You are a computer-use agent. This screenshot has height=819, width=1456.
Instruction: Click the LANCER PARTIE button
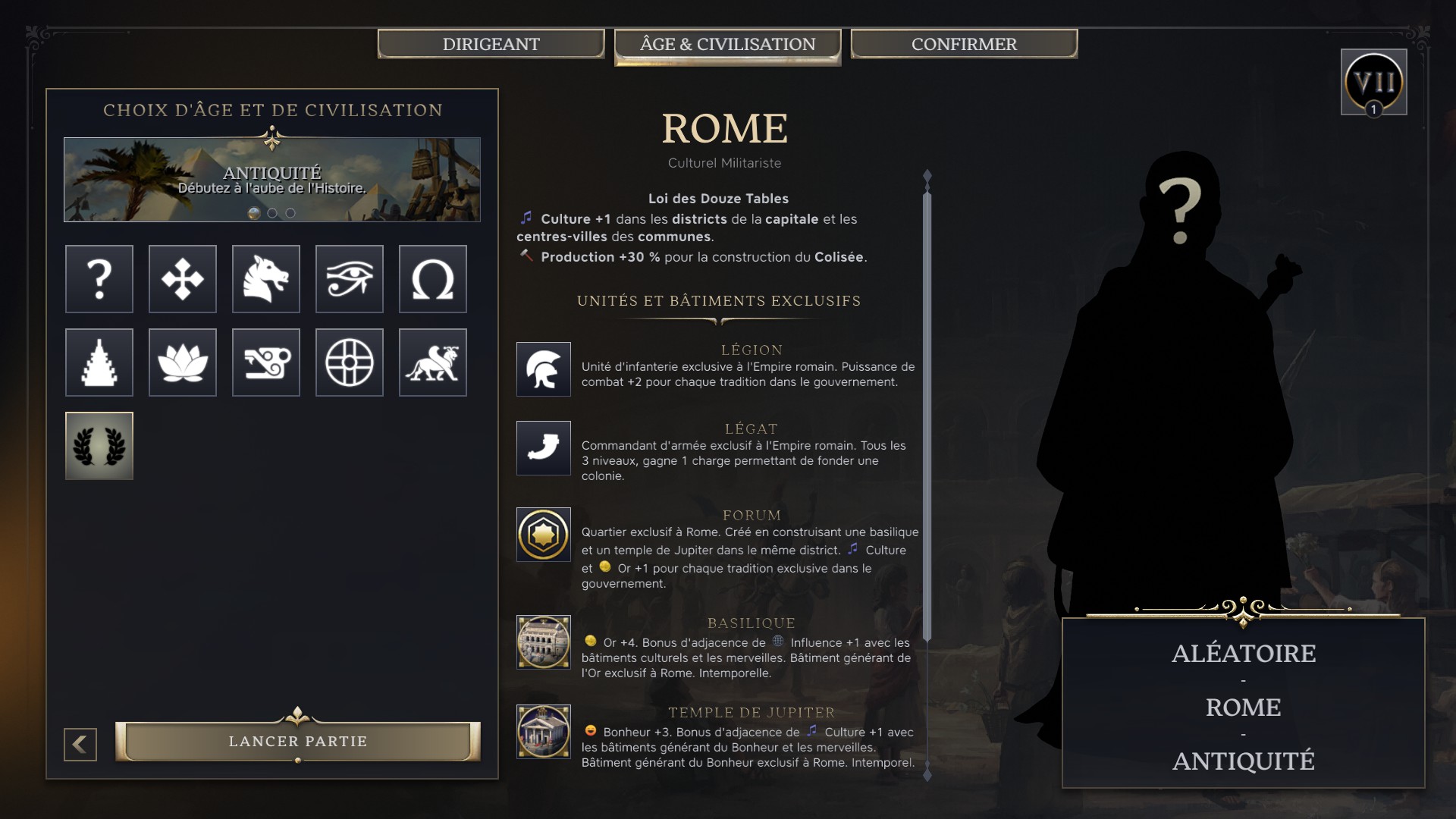[297, 741]
